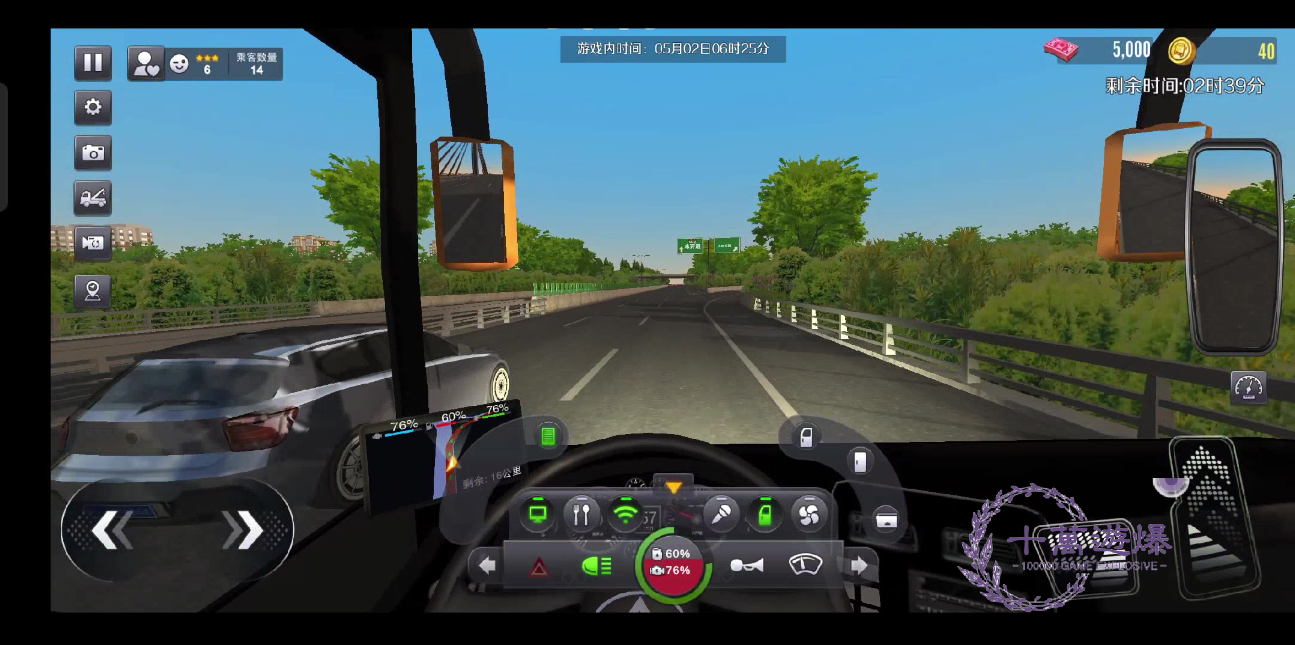Call the tow truck

(93, 197)
